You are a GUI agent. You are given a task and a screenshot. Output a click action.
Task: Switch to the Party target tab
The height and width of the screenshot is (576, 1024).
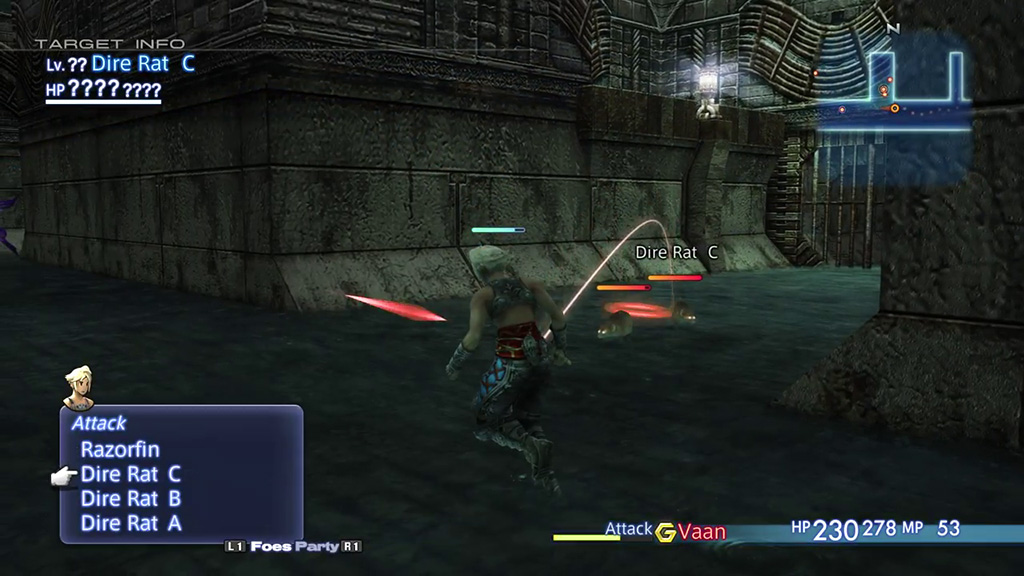coord(323,546)
